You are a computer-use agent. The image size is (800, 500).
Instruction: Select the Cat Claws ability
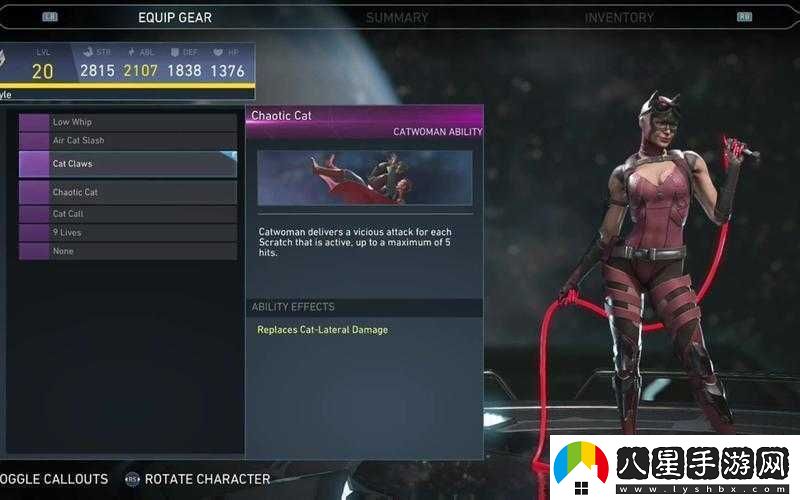tap(128, 164)
